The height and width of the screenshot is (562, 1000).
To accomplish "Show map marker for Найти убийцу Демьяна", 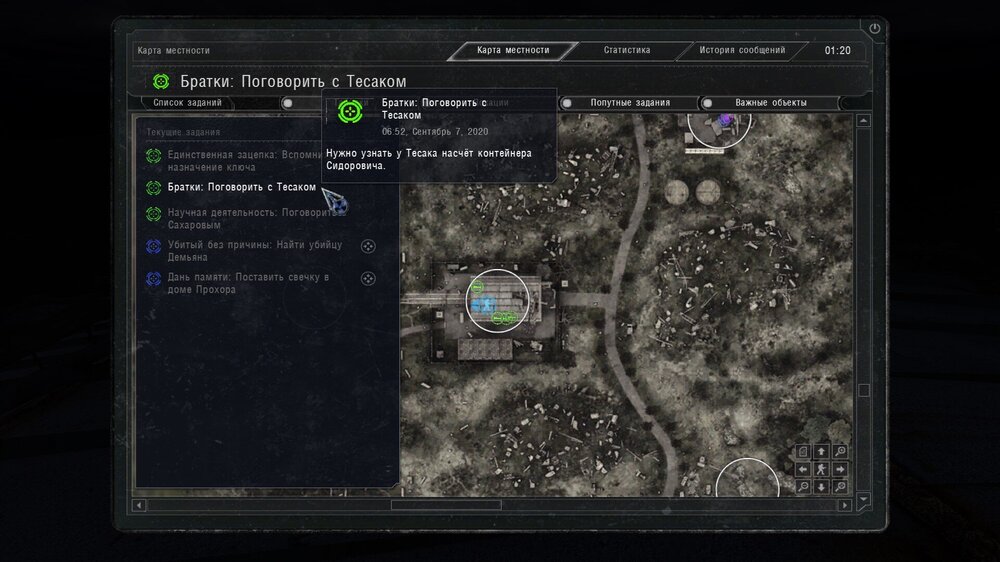I will (x=367, y=246).
